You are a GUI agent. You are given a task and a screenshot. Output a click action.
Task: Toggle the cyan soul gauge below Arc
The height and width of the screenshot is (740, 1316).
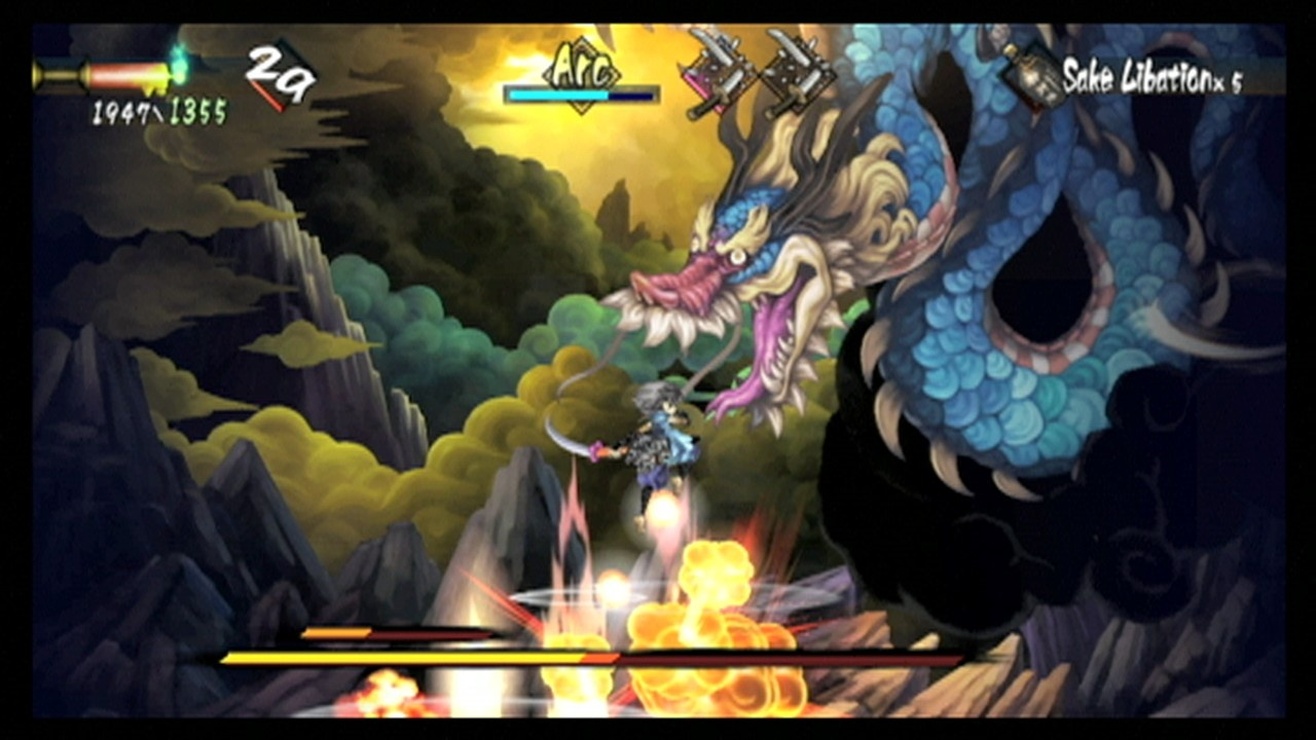[580, 93]
